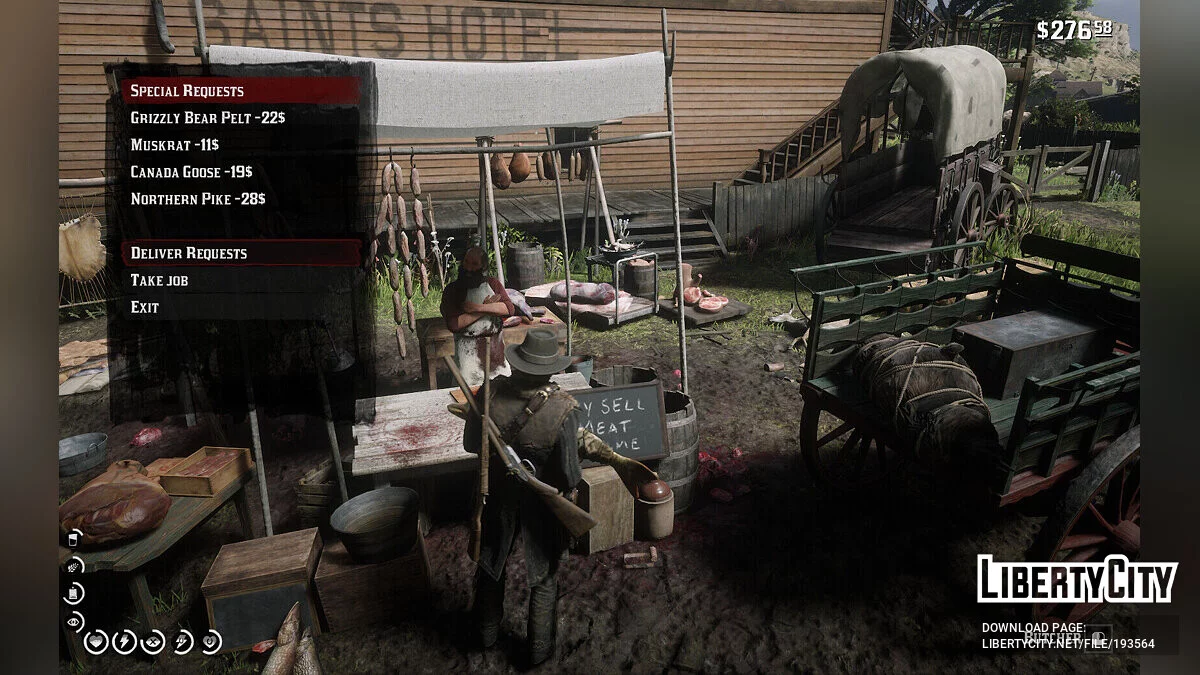
Task: Select the Canada Goose request
Action: pyautogui.click(x=191, y=172)
